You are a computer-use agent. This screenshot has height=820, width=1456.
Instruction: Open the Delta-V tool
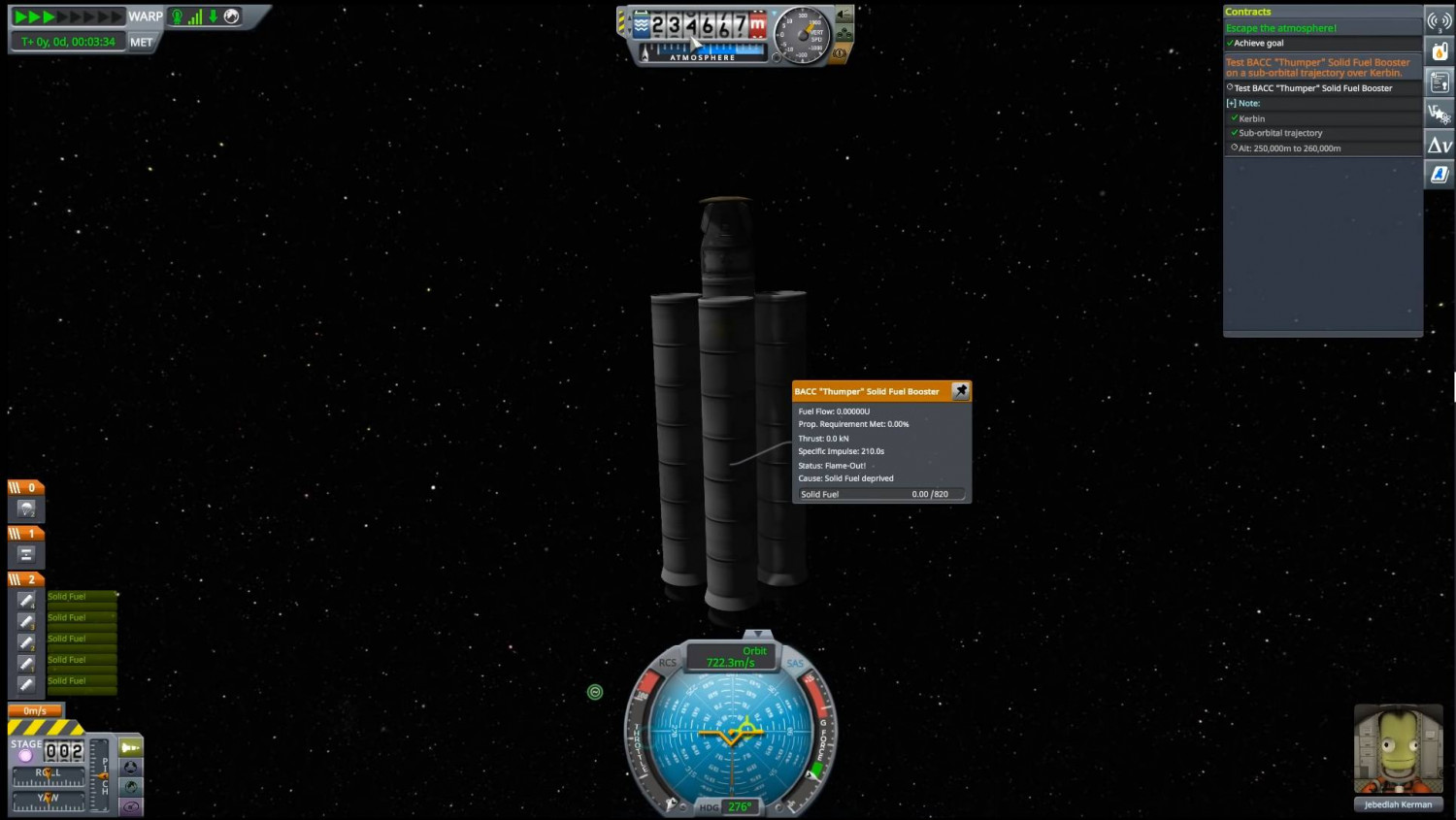1439,146
